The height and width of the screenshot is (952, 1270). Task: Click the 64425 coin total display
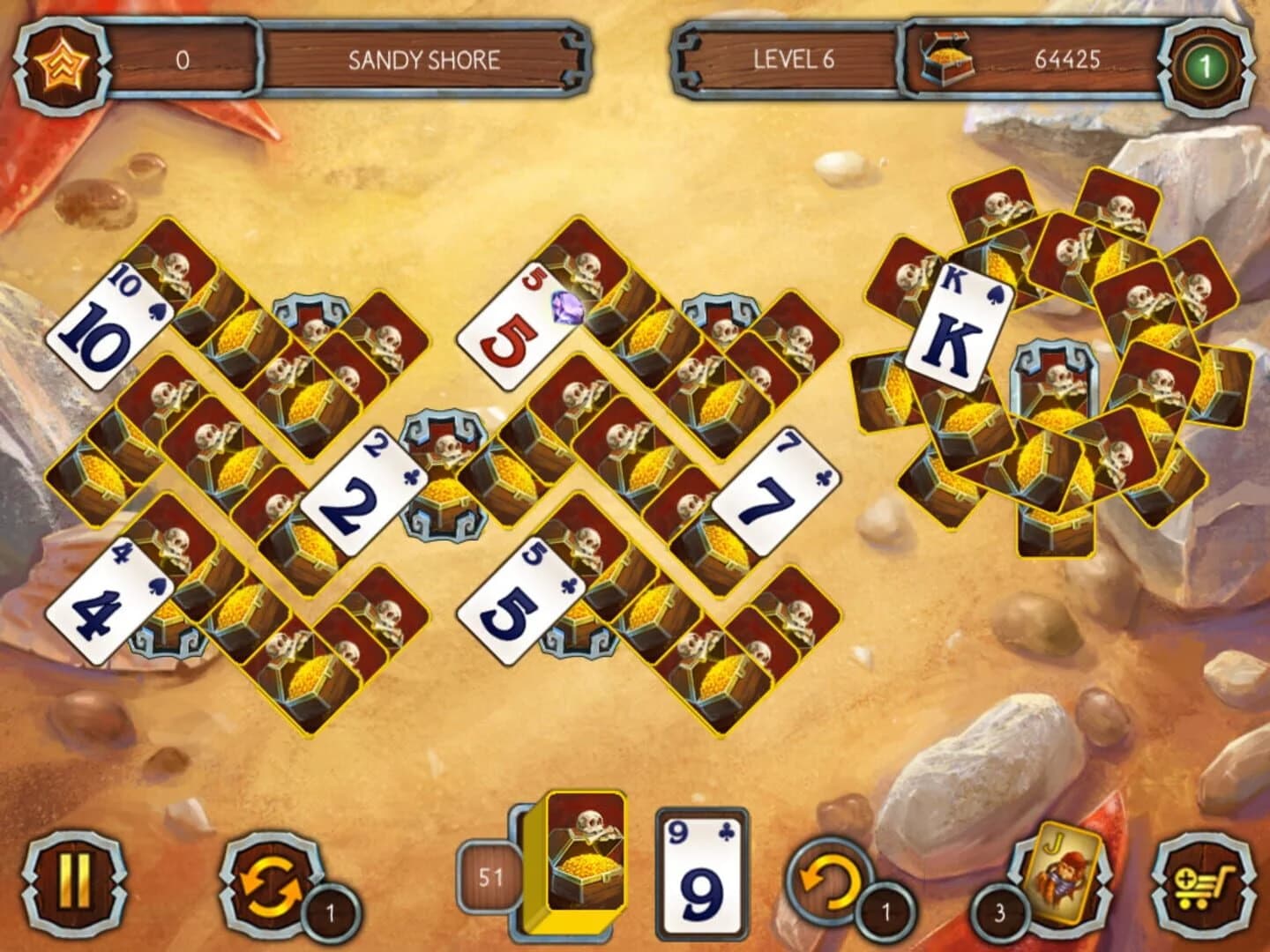[1067, 60]
